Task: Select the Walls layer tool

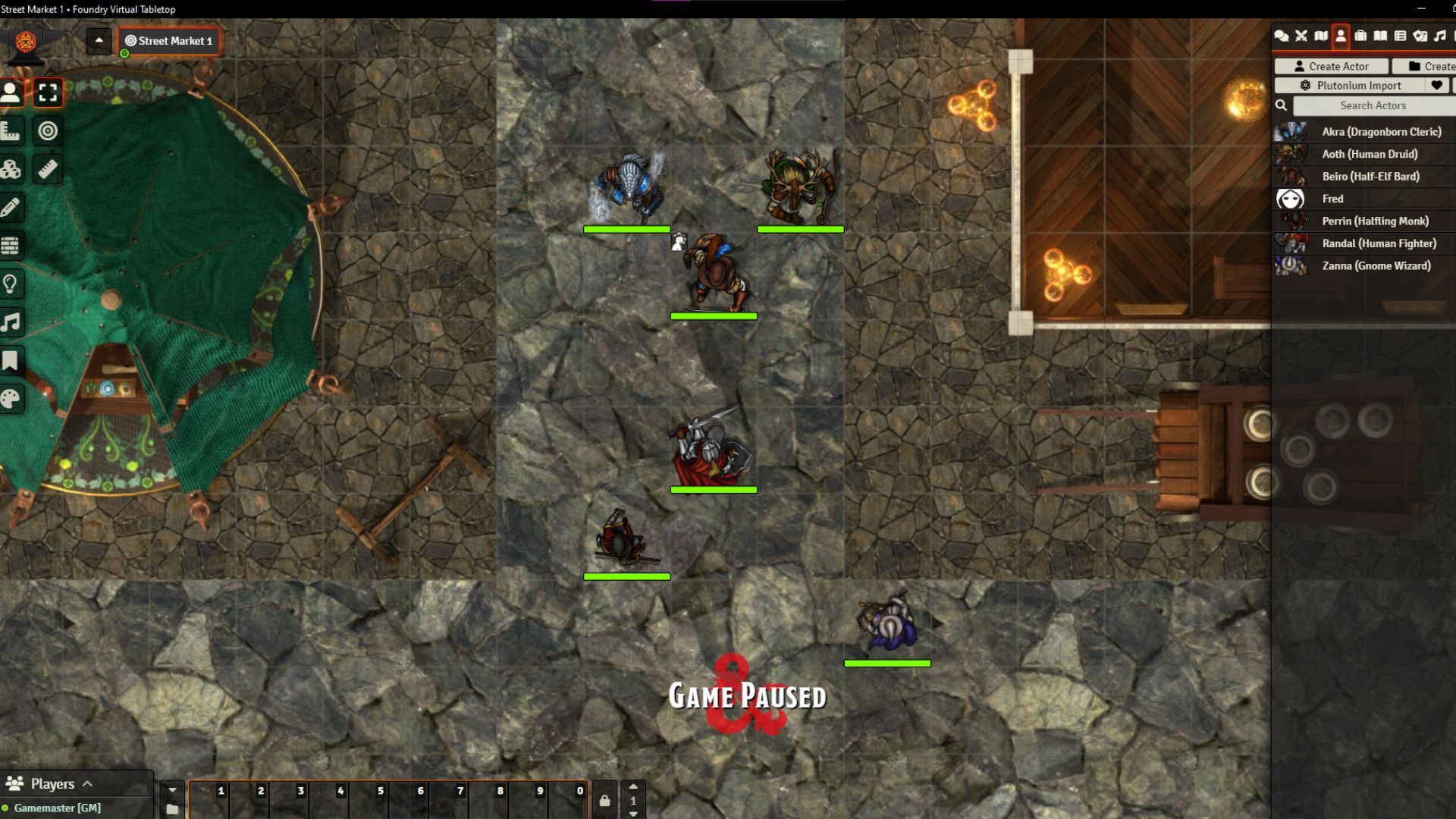Action: coord(11,244)
